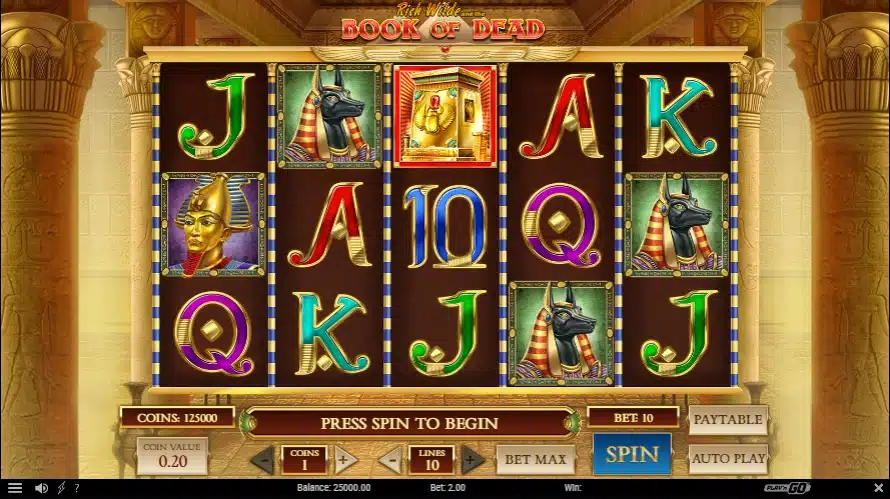Open the hamburger menu in the bottom bar

point(14,488)
